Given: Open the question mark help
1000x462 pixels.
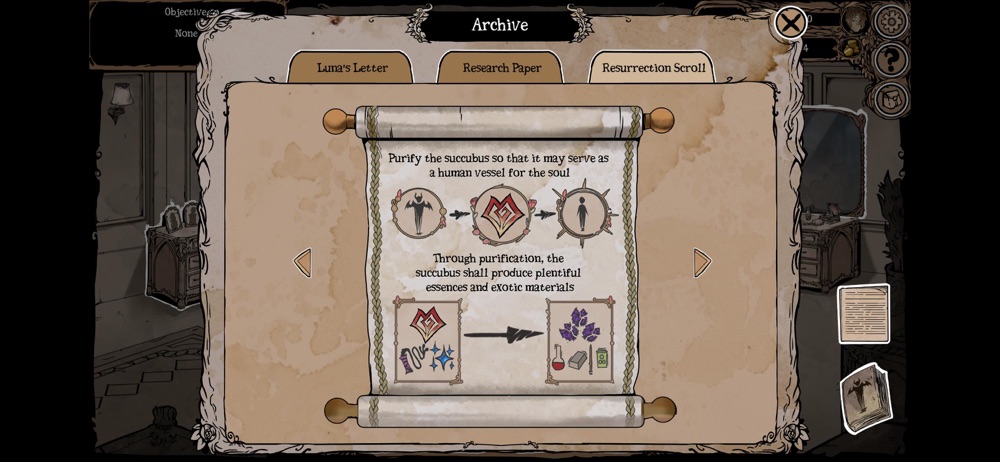Looking at the screenshot, I should point(890,60).
